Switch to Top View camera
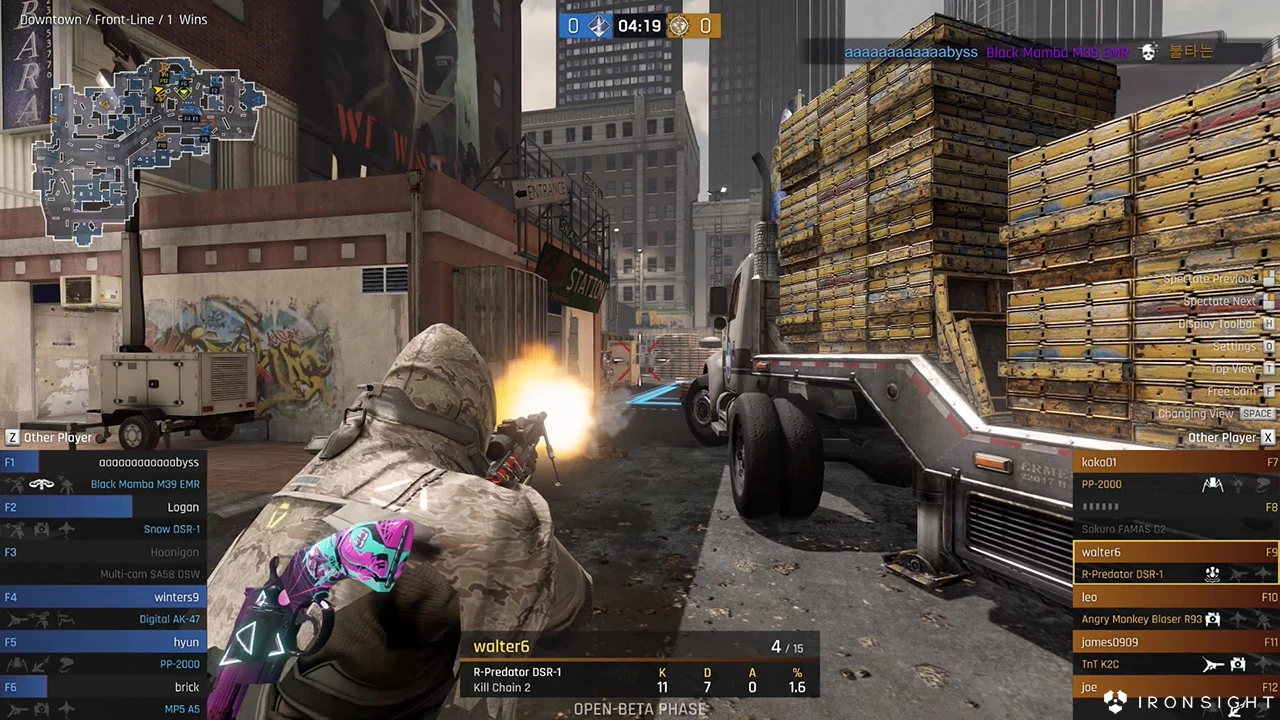The width and height of the screenshot is (1280, 720). pyautogui.click(x=1232, y=369)
